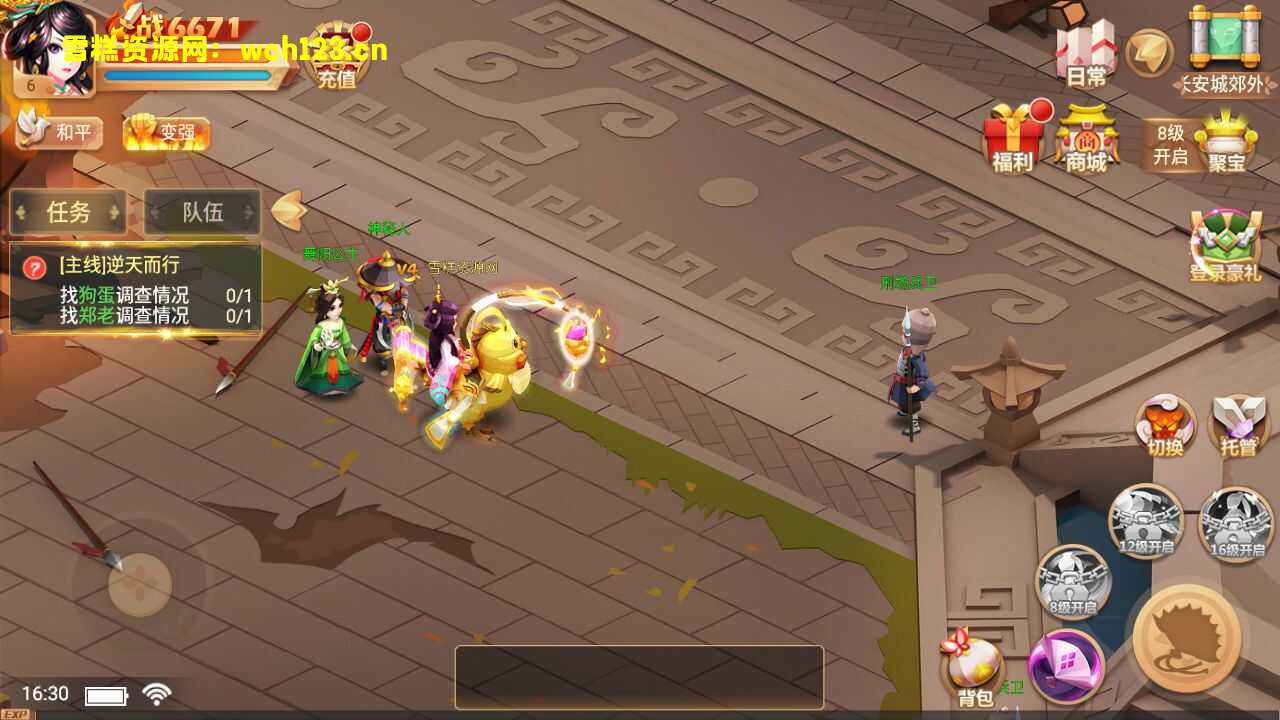Tap the chat box at the bottom
The height and width of the screenshot is (720, 1280).
pos(639,677)
